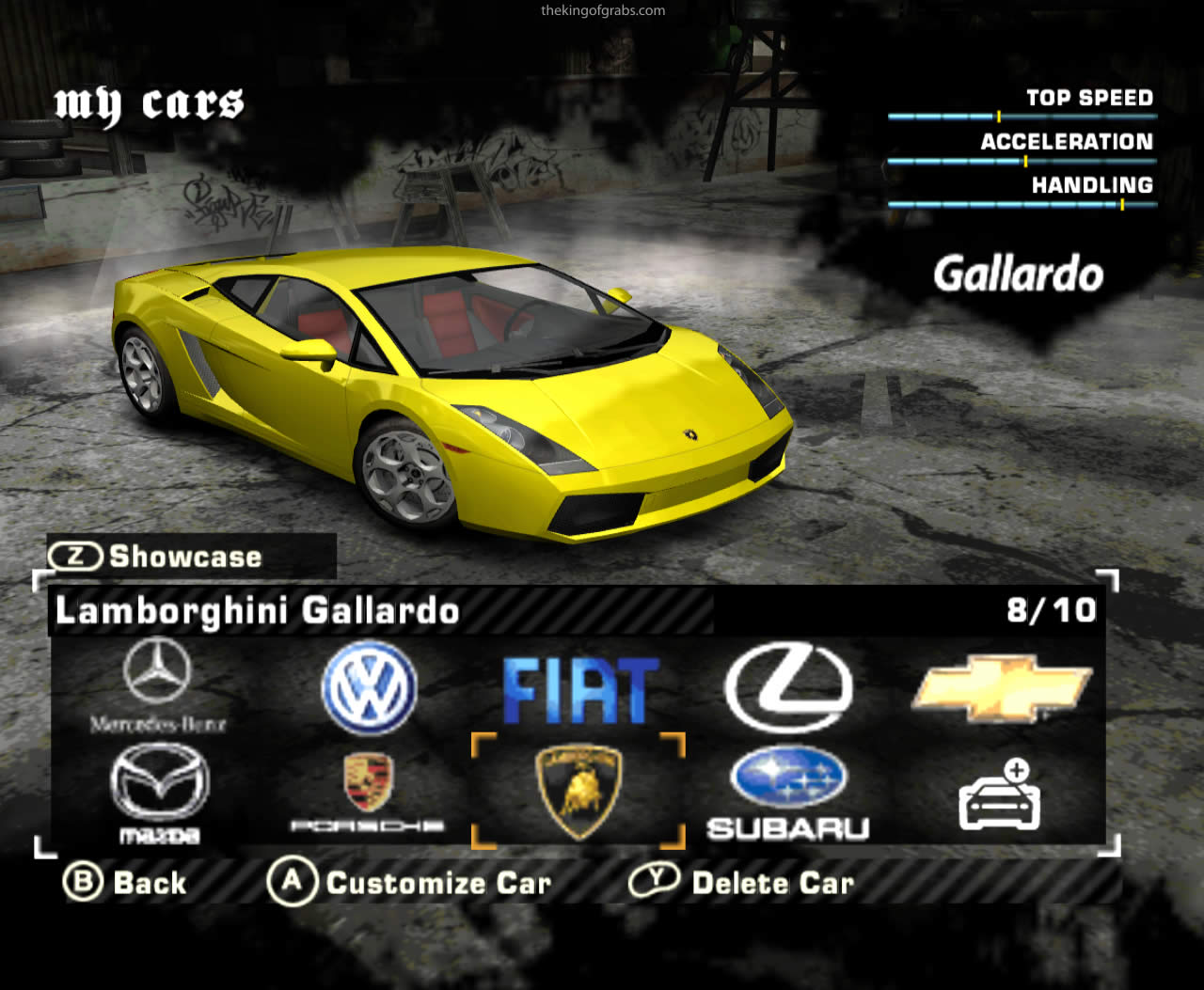Click the A icon for Customize Car

292,882
